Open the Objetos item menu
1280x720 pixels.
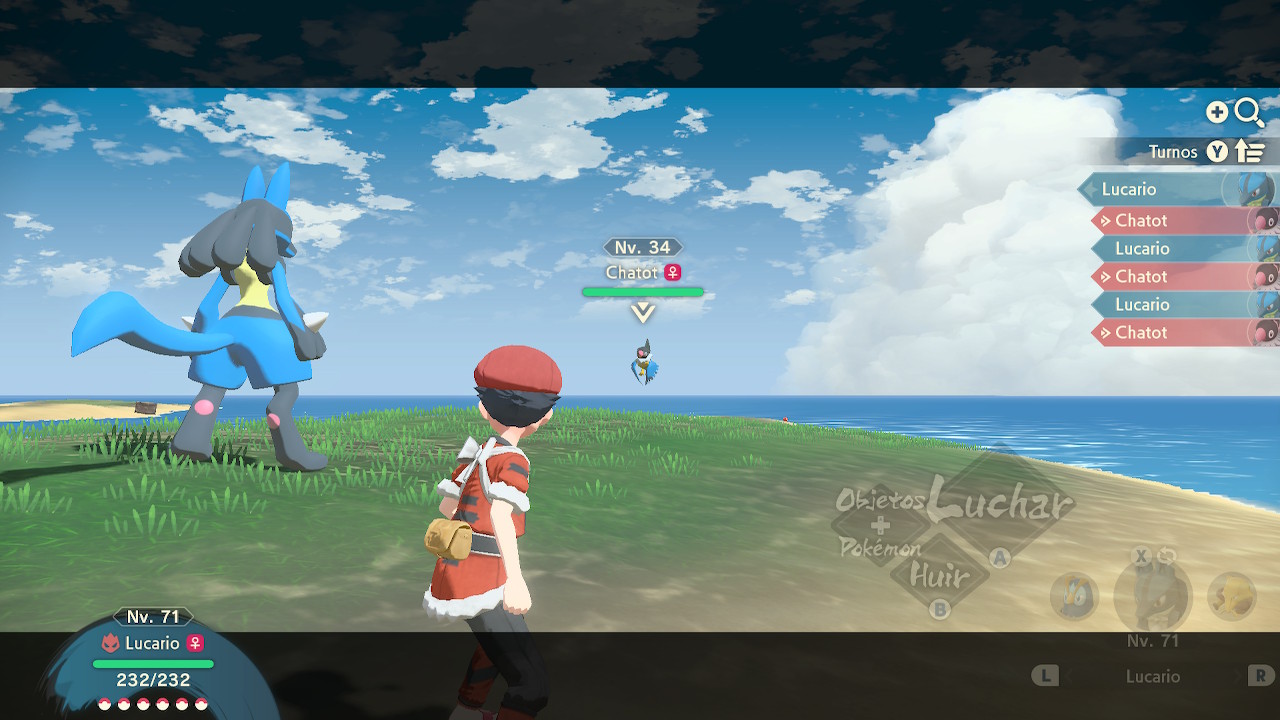click(x=880, y=499)
